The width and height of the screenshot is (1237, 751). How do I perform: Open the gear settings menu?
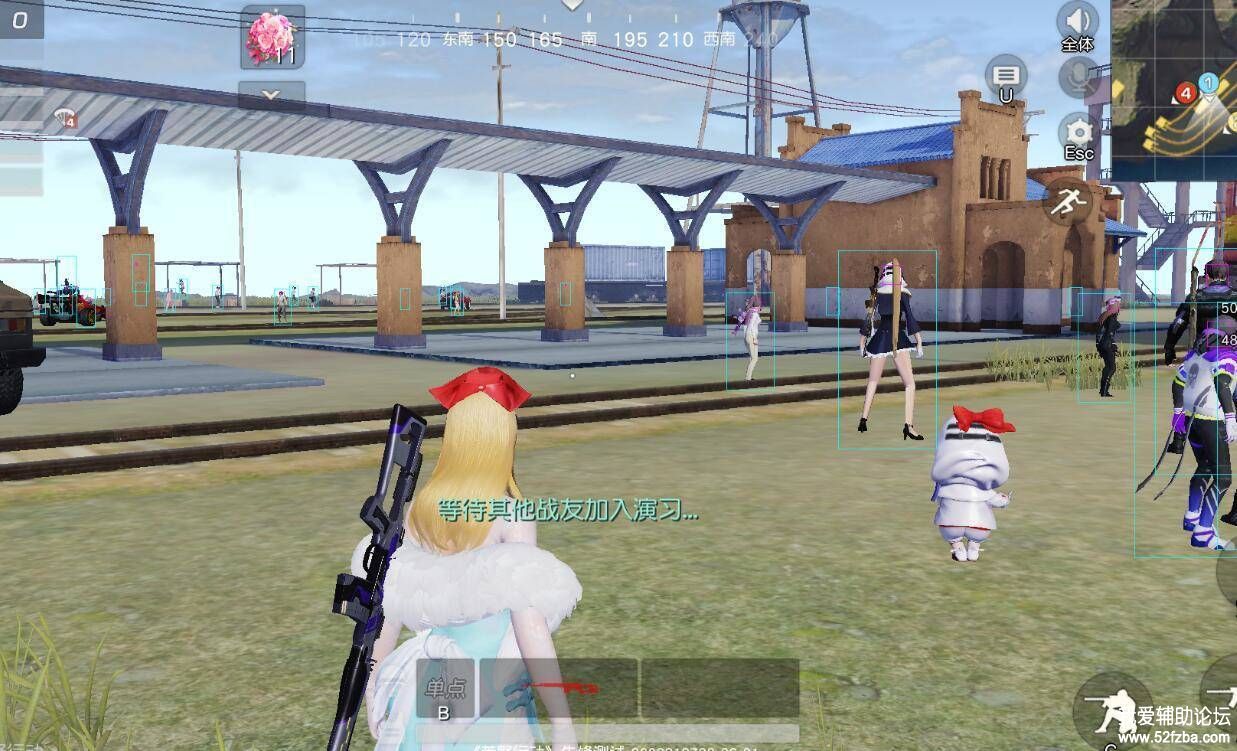1078,133
